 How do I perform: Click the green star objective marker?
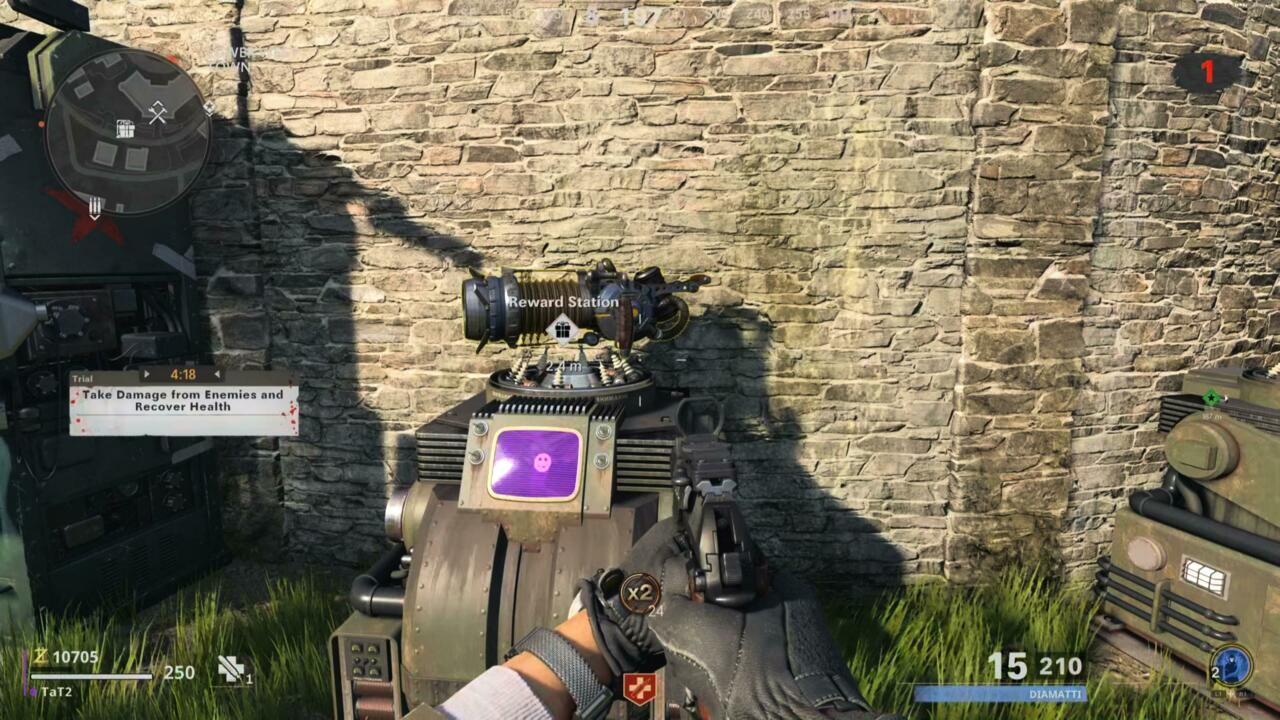1211,397
